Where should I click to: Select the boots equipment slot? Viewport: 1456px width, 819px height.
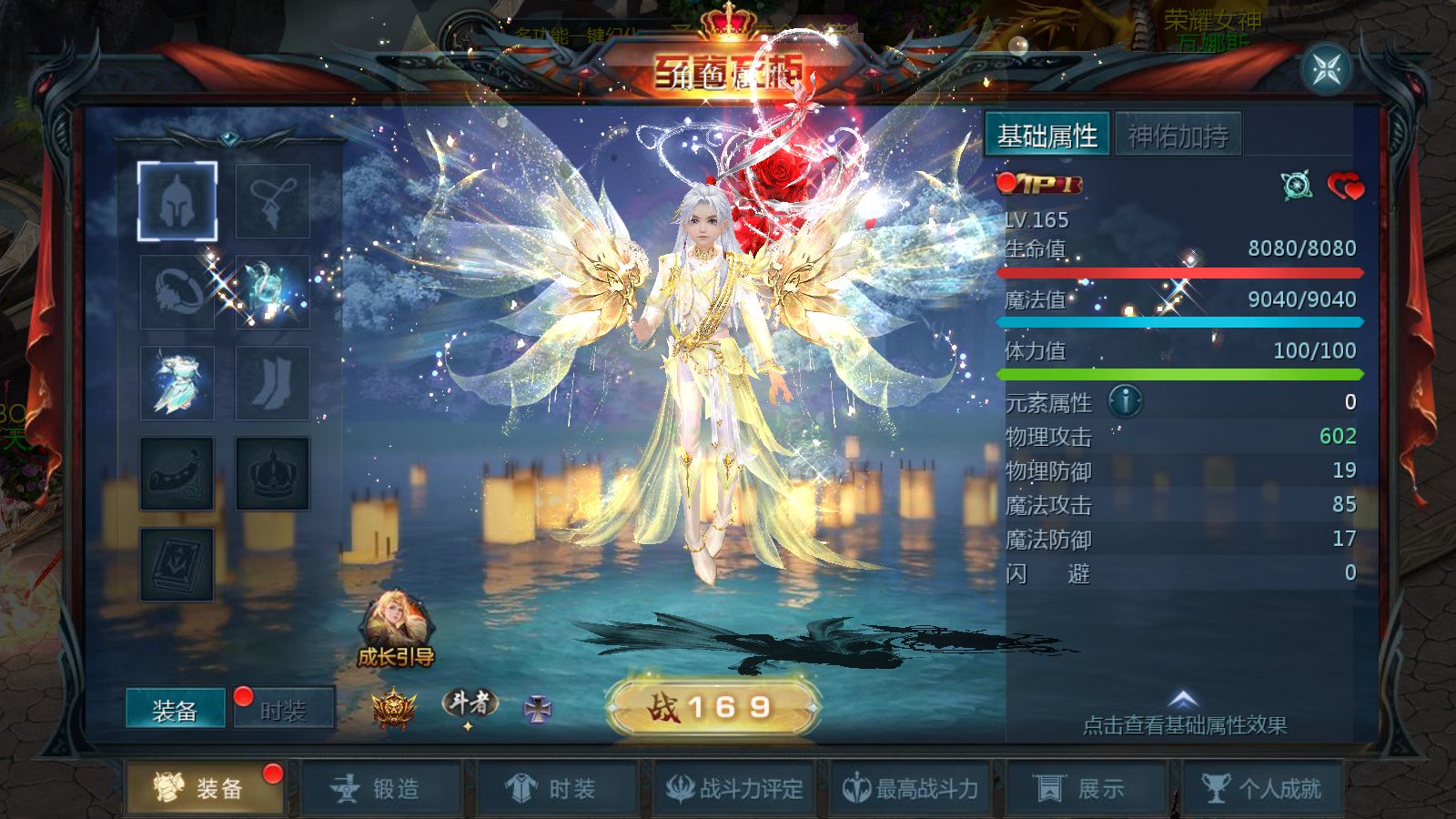pyautogui.click(x=272, y=383)
